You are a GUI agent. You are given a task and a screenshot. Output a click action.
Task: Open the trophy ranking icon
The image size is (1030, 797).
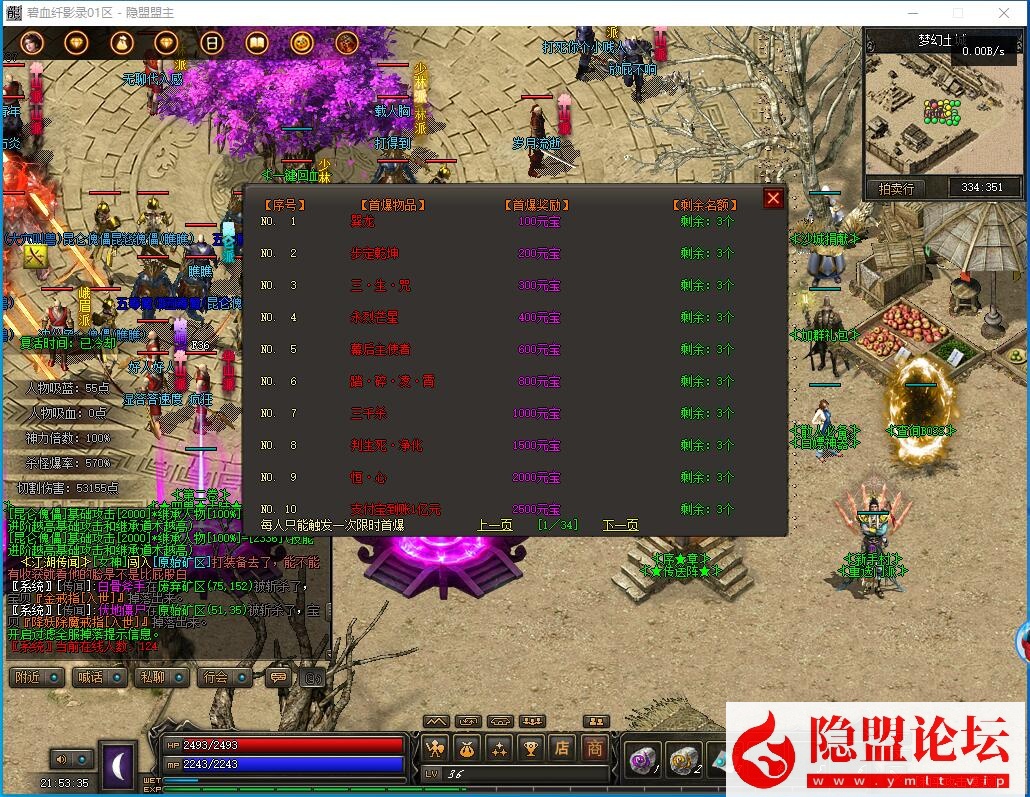531,747
